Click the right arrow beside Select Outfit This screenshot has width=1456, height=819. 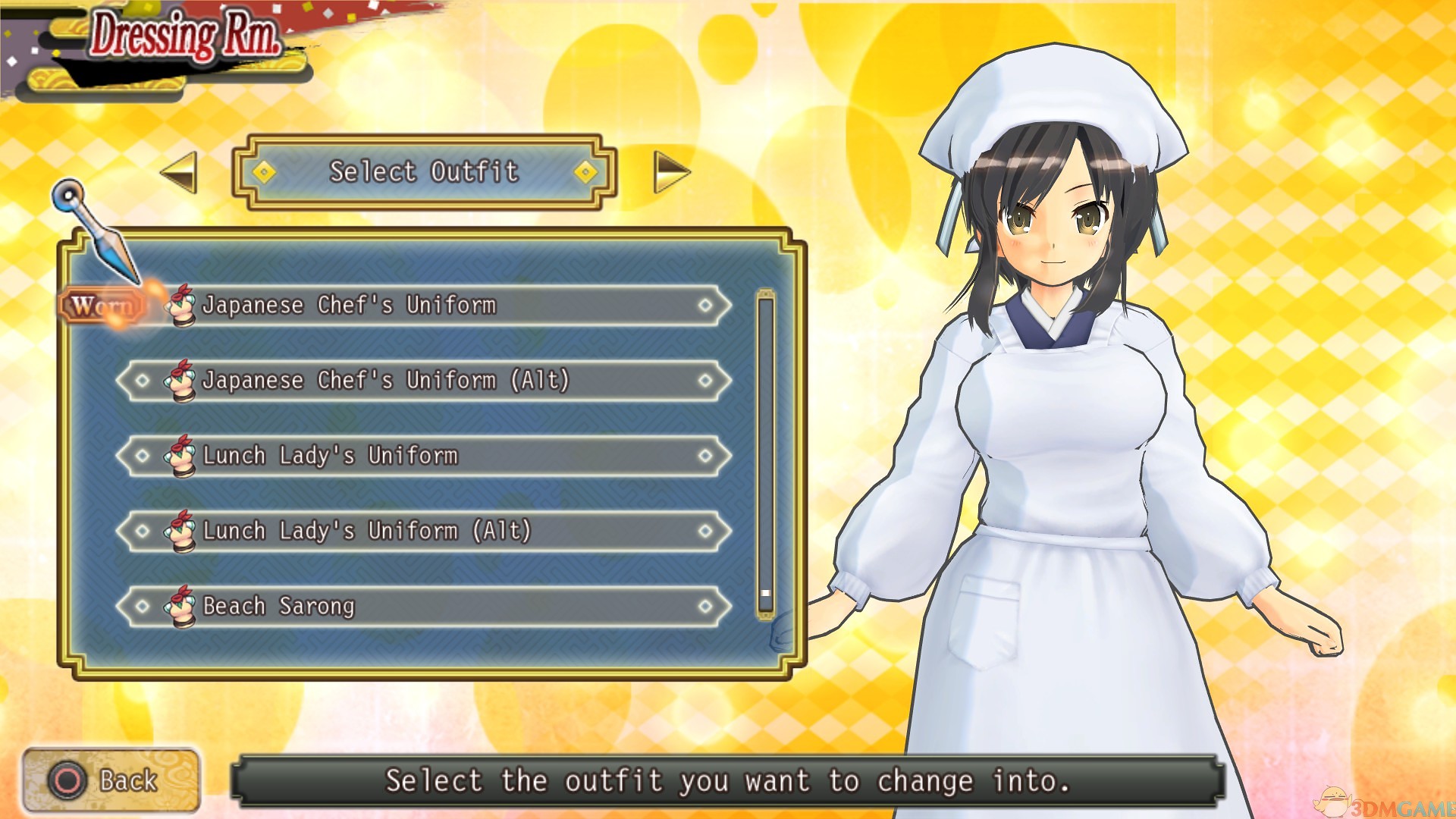tap(670, 172)
